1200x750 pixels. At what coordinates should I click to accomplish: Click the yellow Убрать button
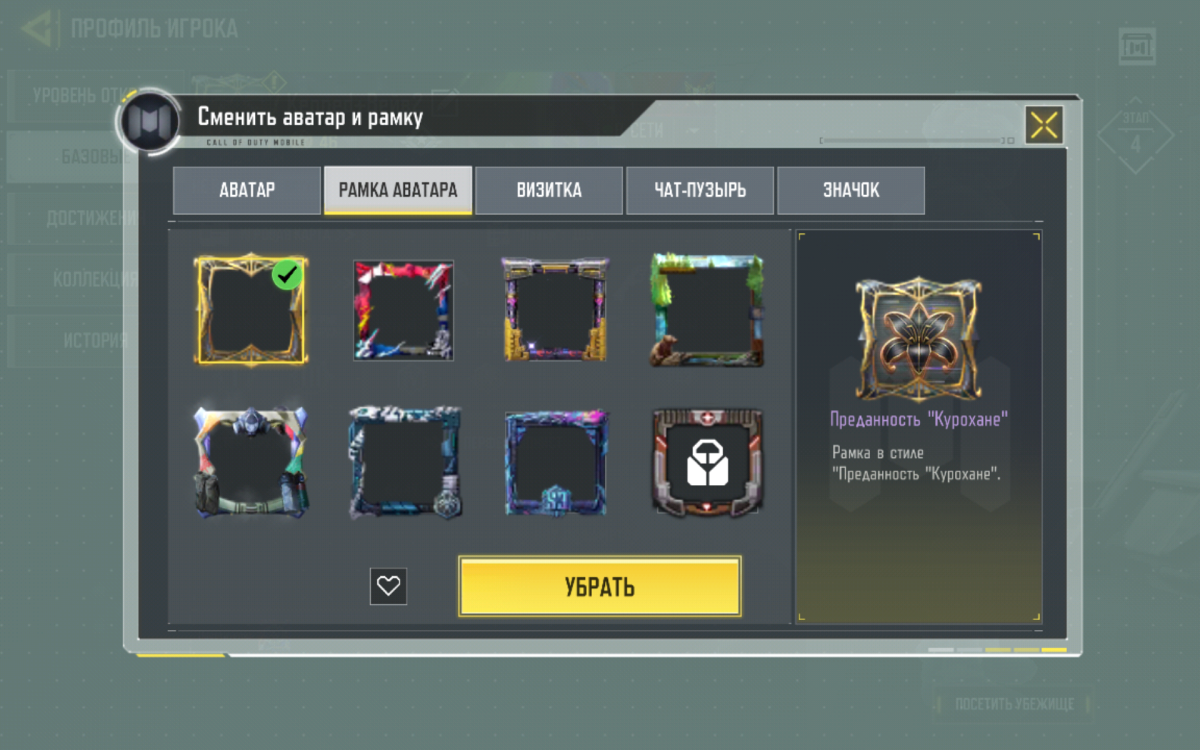coord(600,586)
